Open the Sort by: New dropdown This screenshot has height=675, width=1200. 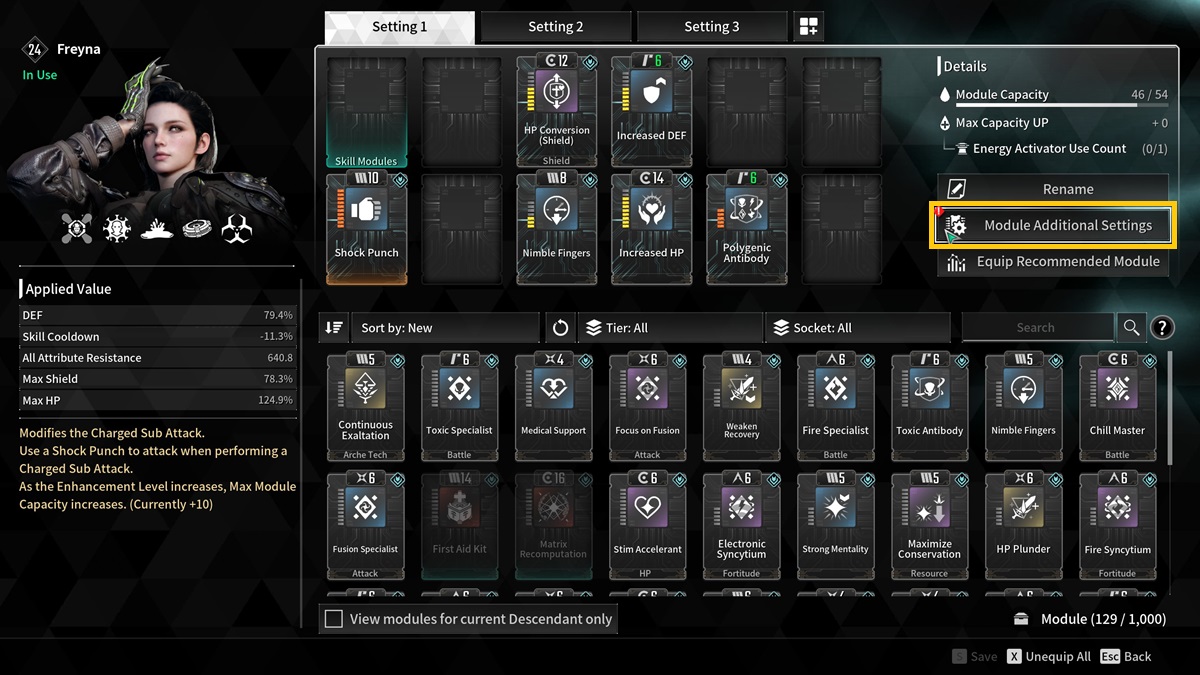coord(444,327)
